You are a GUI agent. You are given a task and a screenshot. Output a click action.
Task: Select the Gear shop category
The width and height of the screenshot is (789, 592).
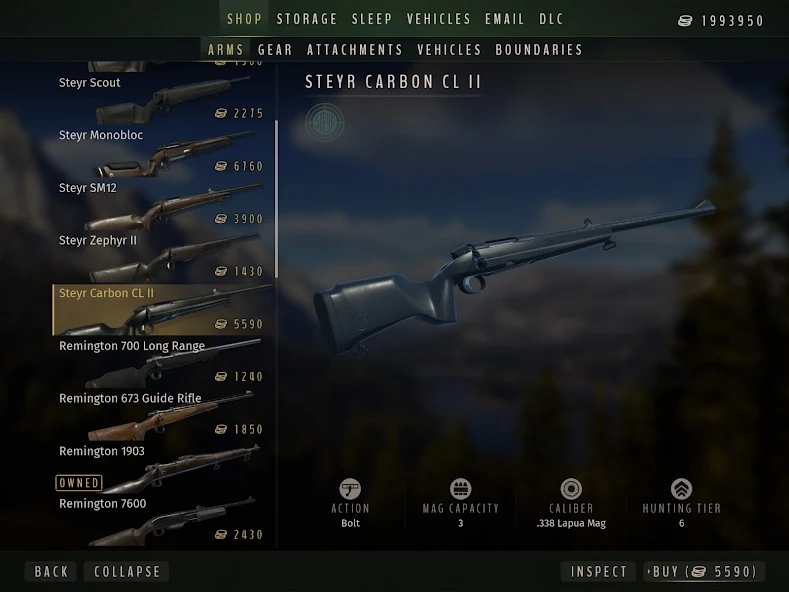[275, 49]
